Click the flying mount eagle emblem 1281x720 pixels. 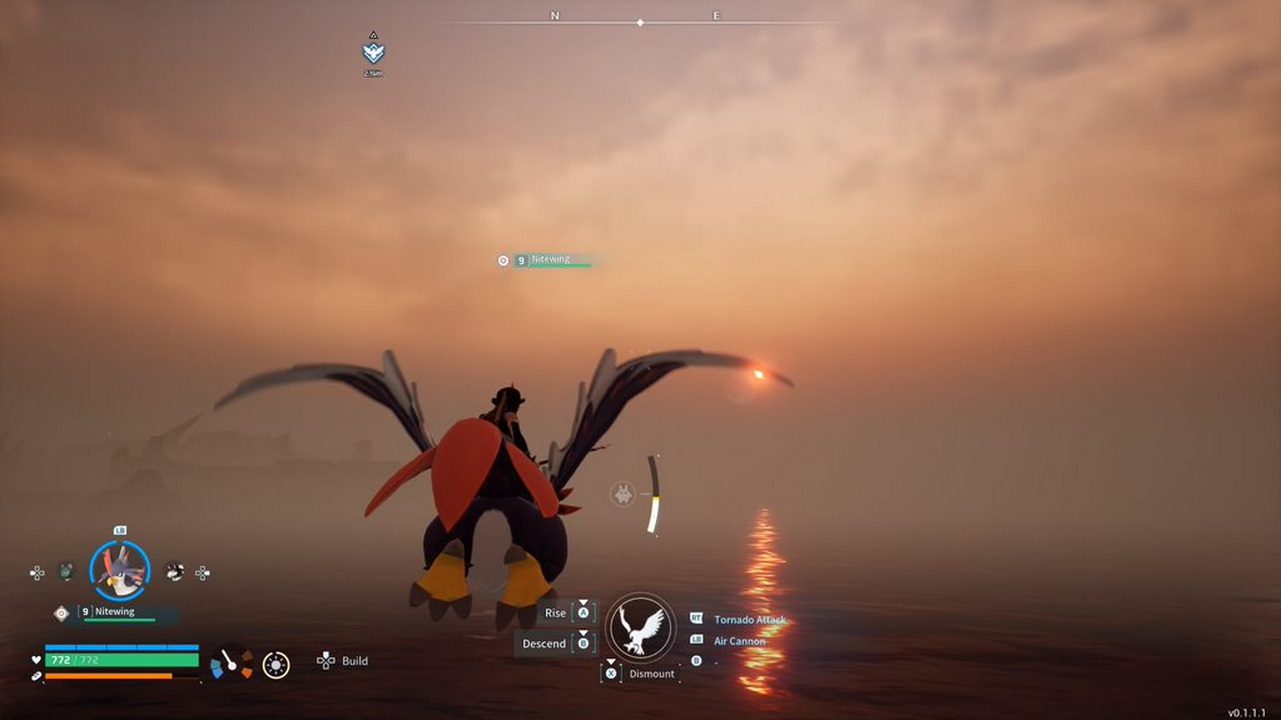(641, 627)
